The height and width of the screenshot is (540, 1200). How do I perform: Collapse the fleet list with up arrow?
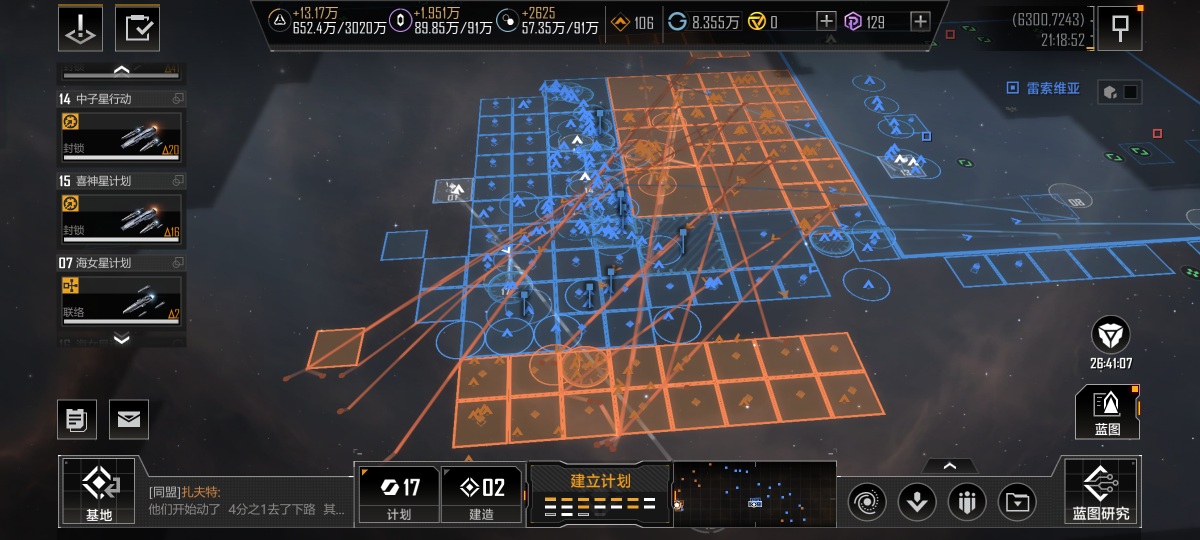pyautogui.click(x=121, y=70)
